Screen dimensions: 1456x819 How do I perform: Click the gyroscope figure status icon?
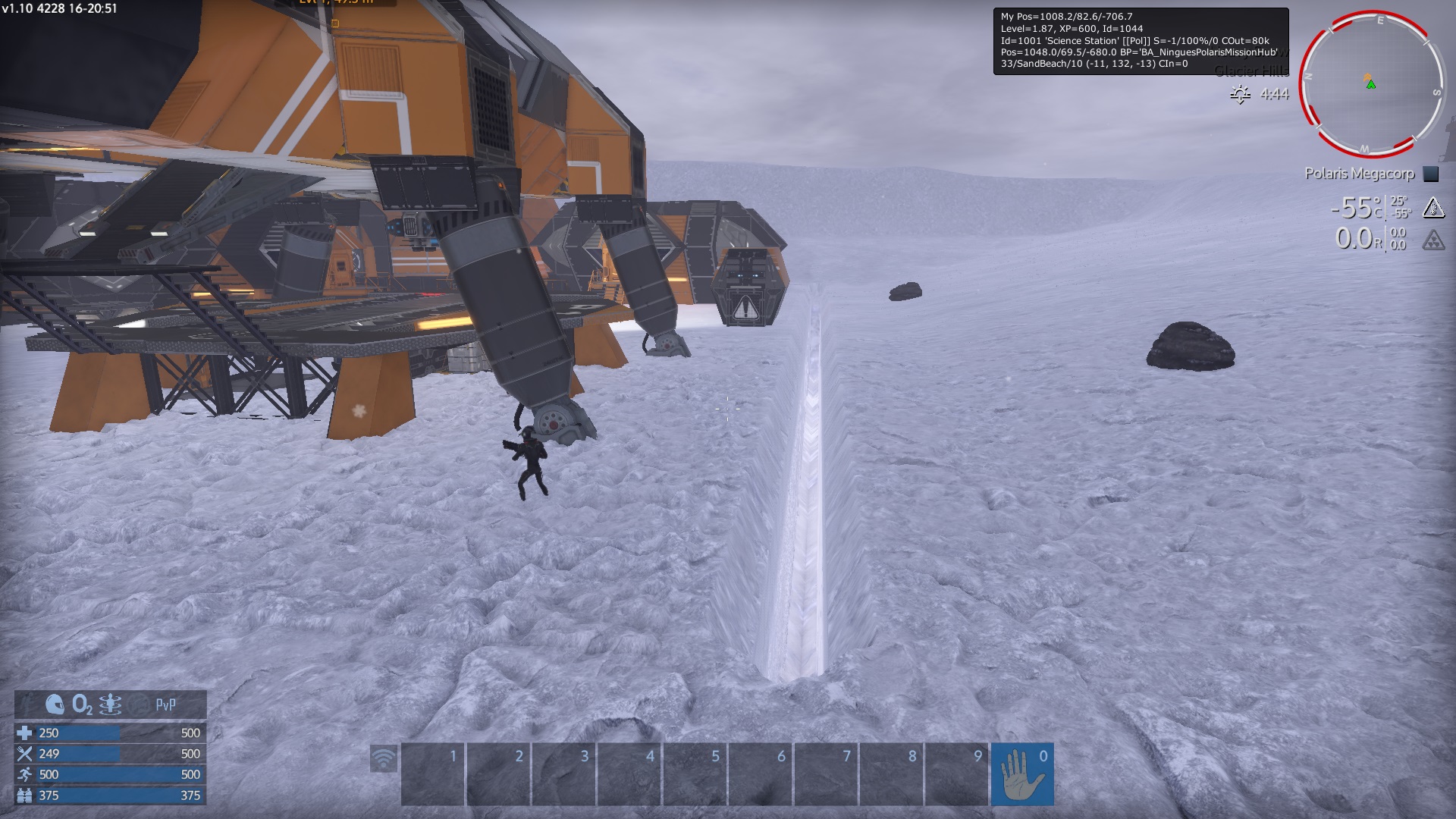point(110,704)
